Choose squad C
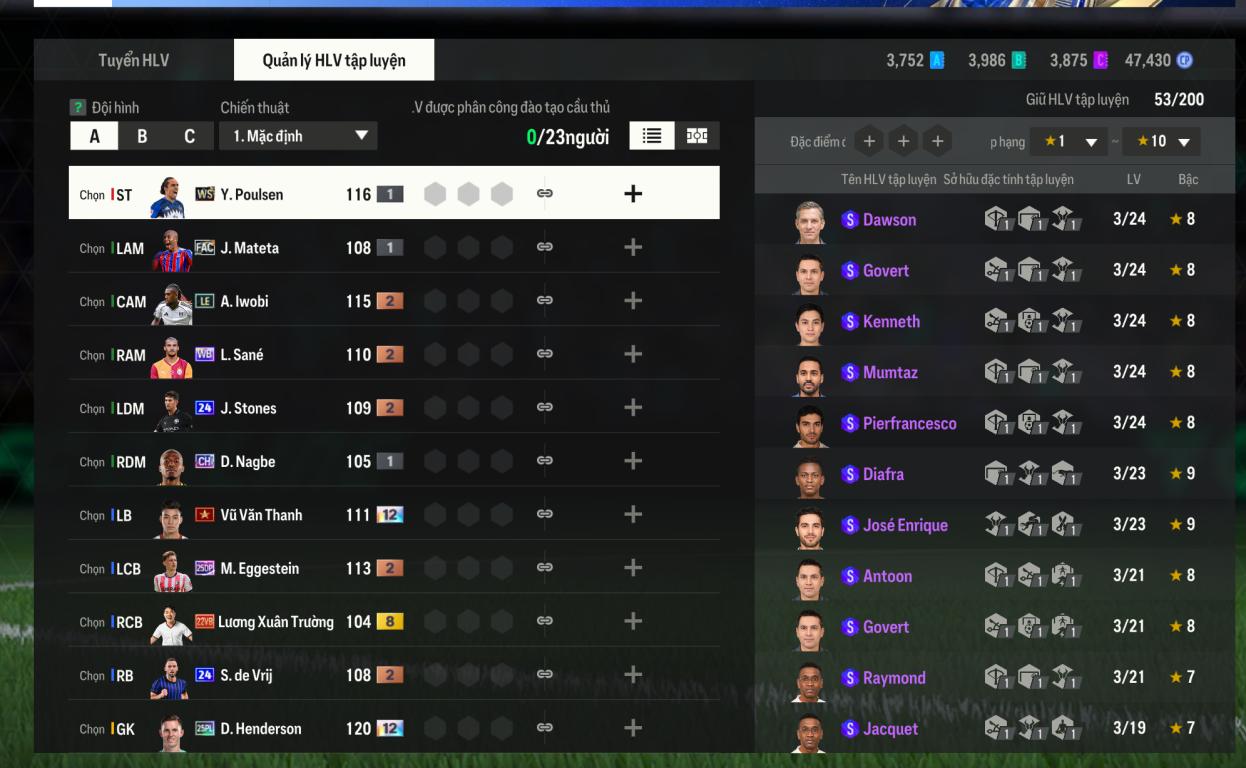Image resolution: width=1246 pixels, height=768 pixels. [189, 136]
